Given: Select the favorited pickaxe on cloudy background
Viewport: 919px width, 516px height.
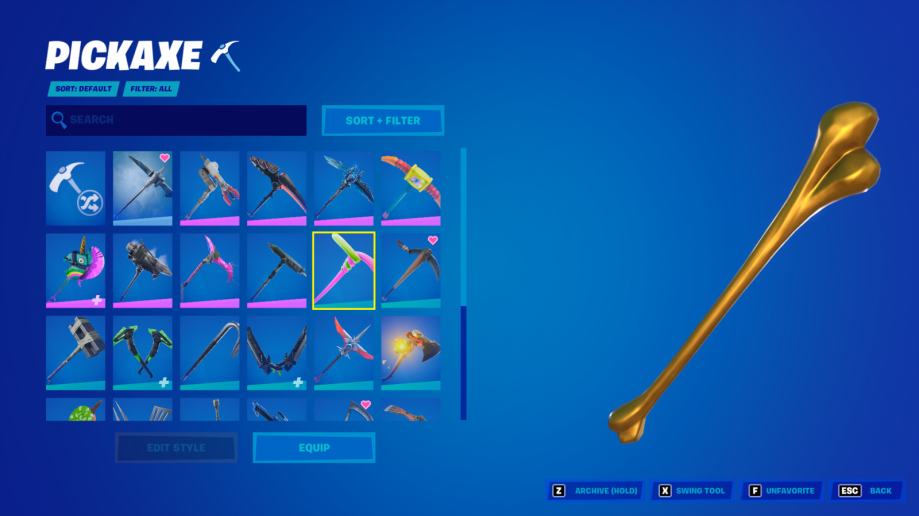Looking at the screenshot, I should click(142, 189).
